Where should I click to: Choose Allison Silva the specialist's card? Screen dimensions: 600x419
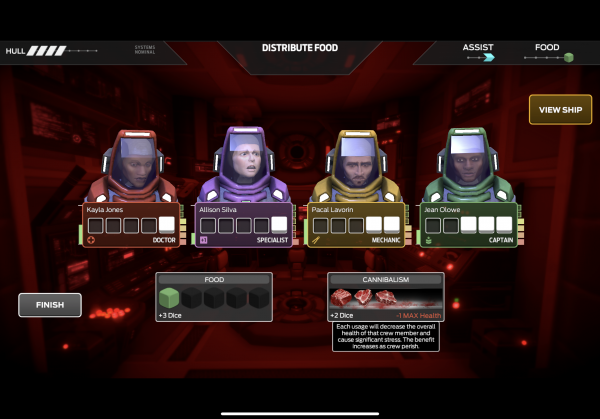coord(245,224)
